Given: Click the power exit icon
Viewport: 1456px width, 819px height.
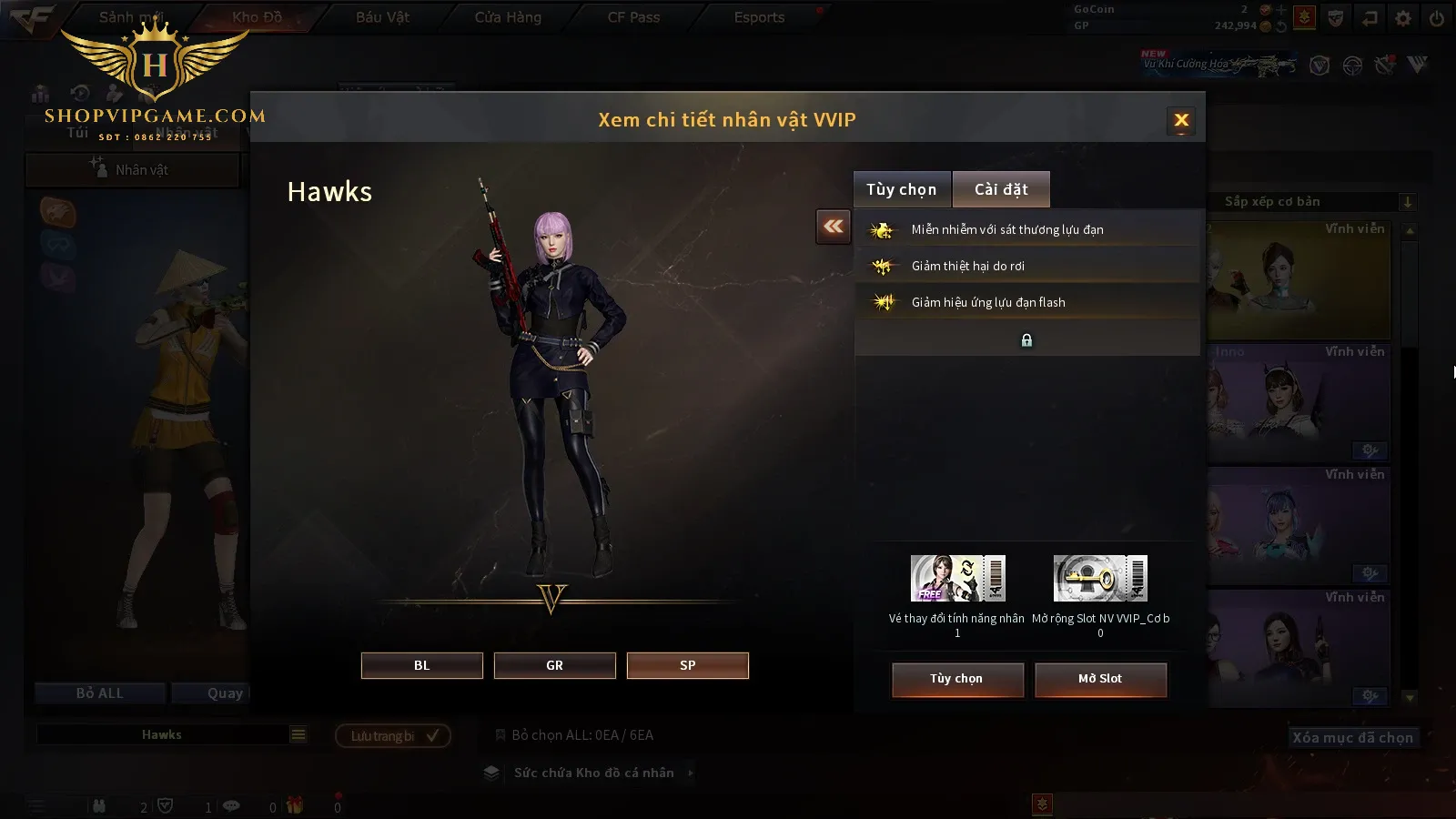Looking at the screenshot, I should click(x=1437, y=18).
